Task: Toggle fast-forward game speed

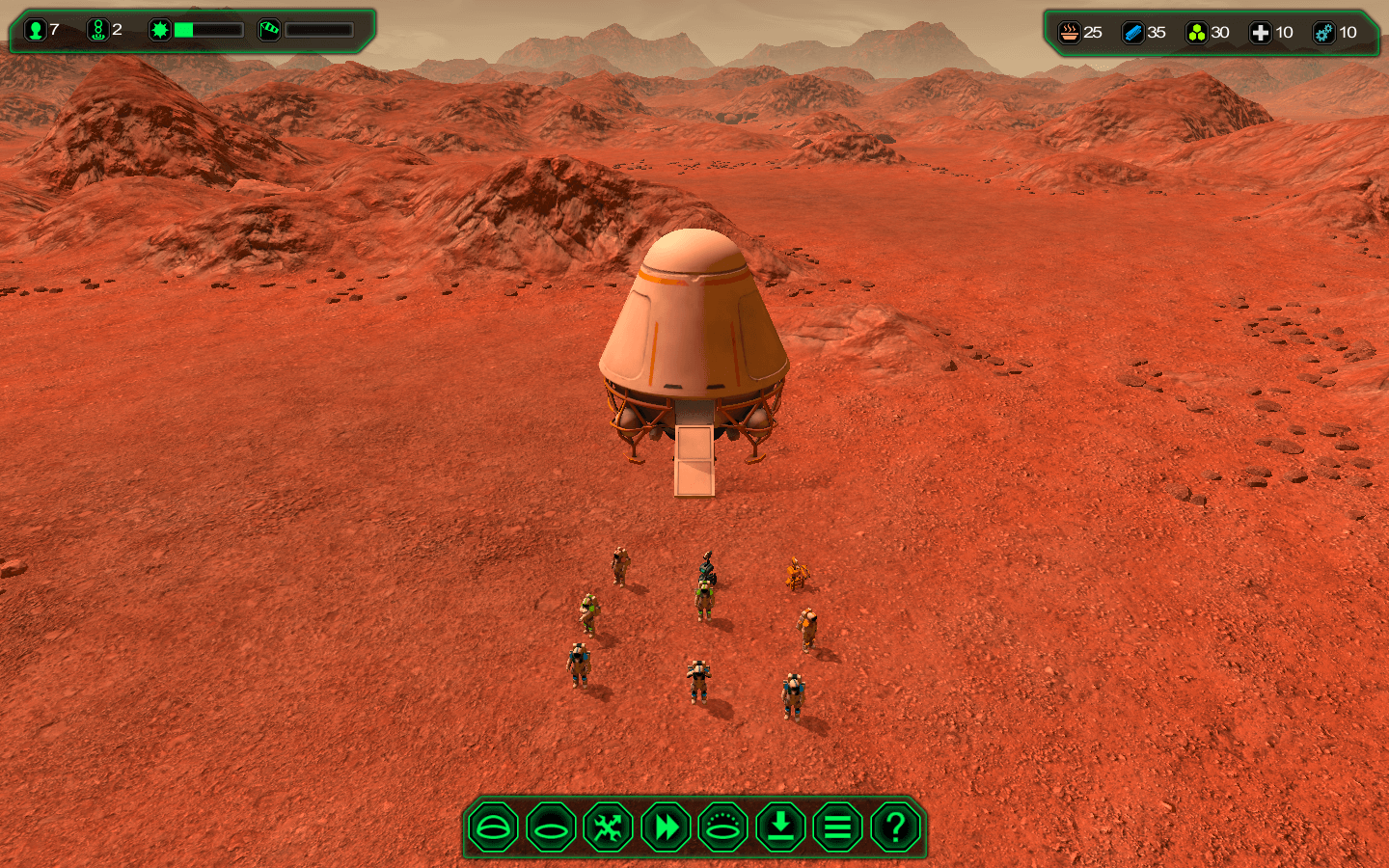Action: pyautogui.click(x=666, y=827)
